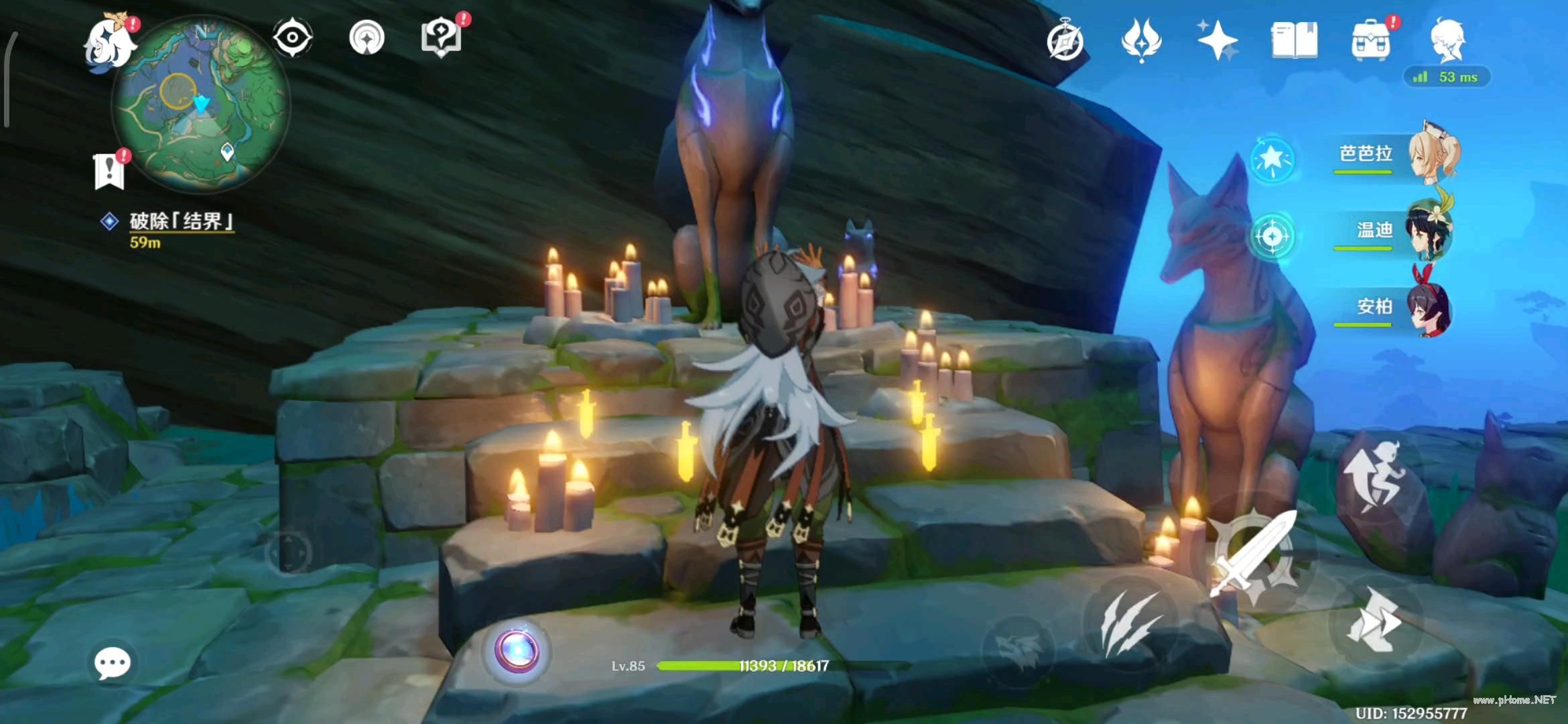Open the circular minimap
1568x724 pixels.
(201, 104)
